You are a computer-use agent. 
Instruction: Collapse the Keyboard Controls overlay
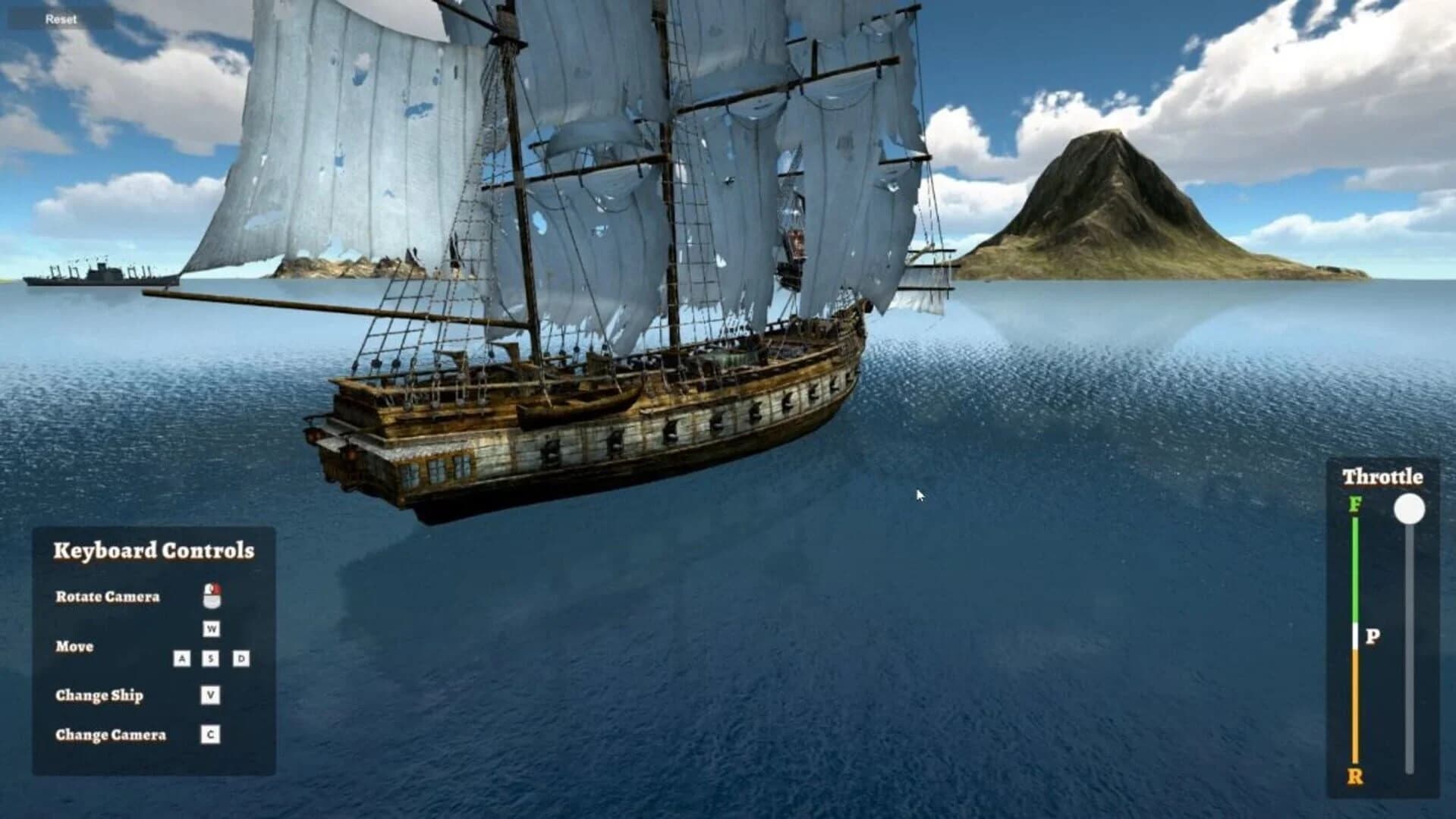point(154,551)
